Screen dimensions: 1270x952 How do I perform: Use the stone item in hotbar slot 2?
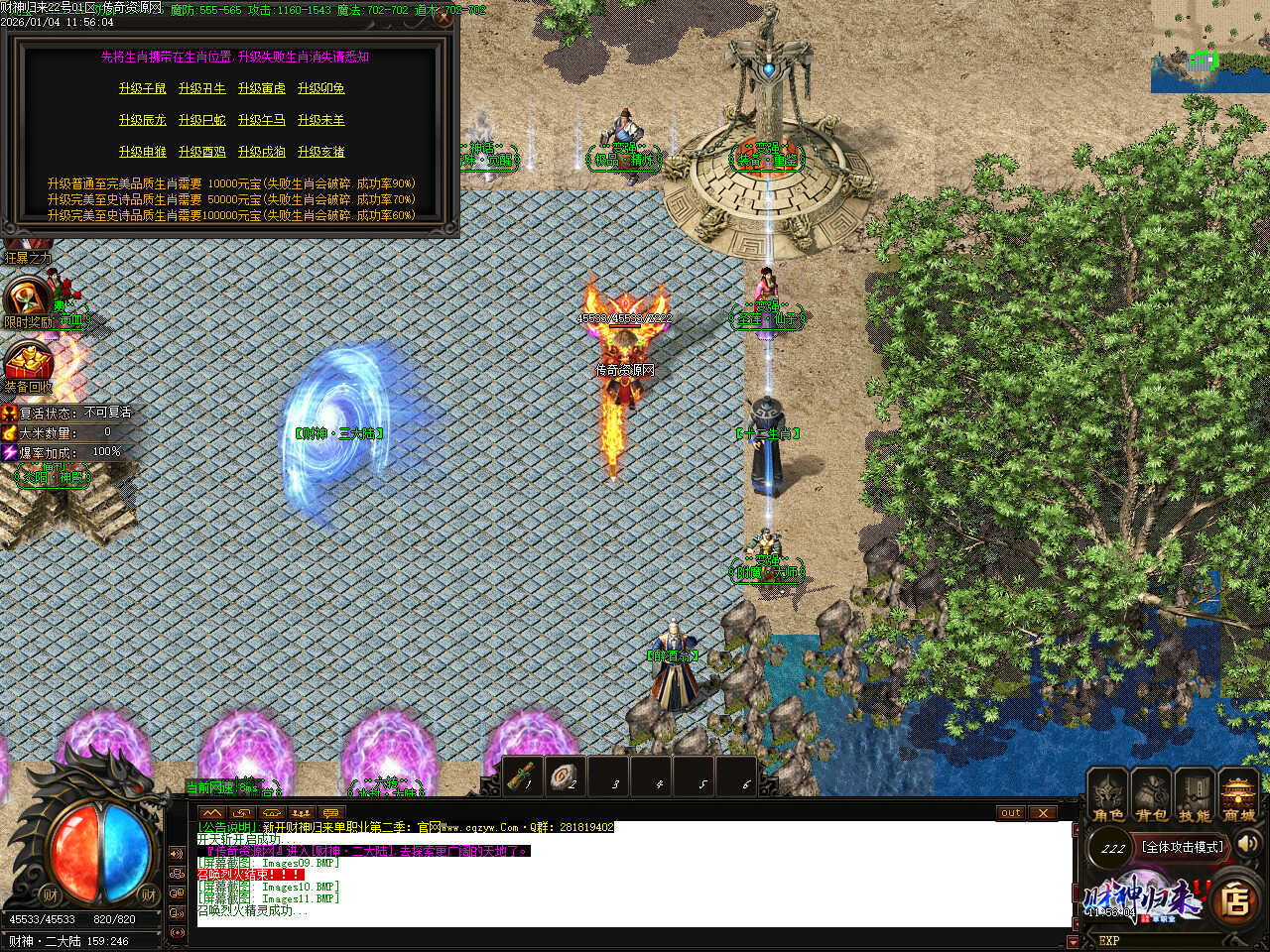566,776
